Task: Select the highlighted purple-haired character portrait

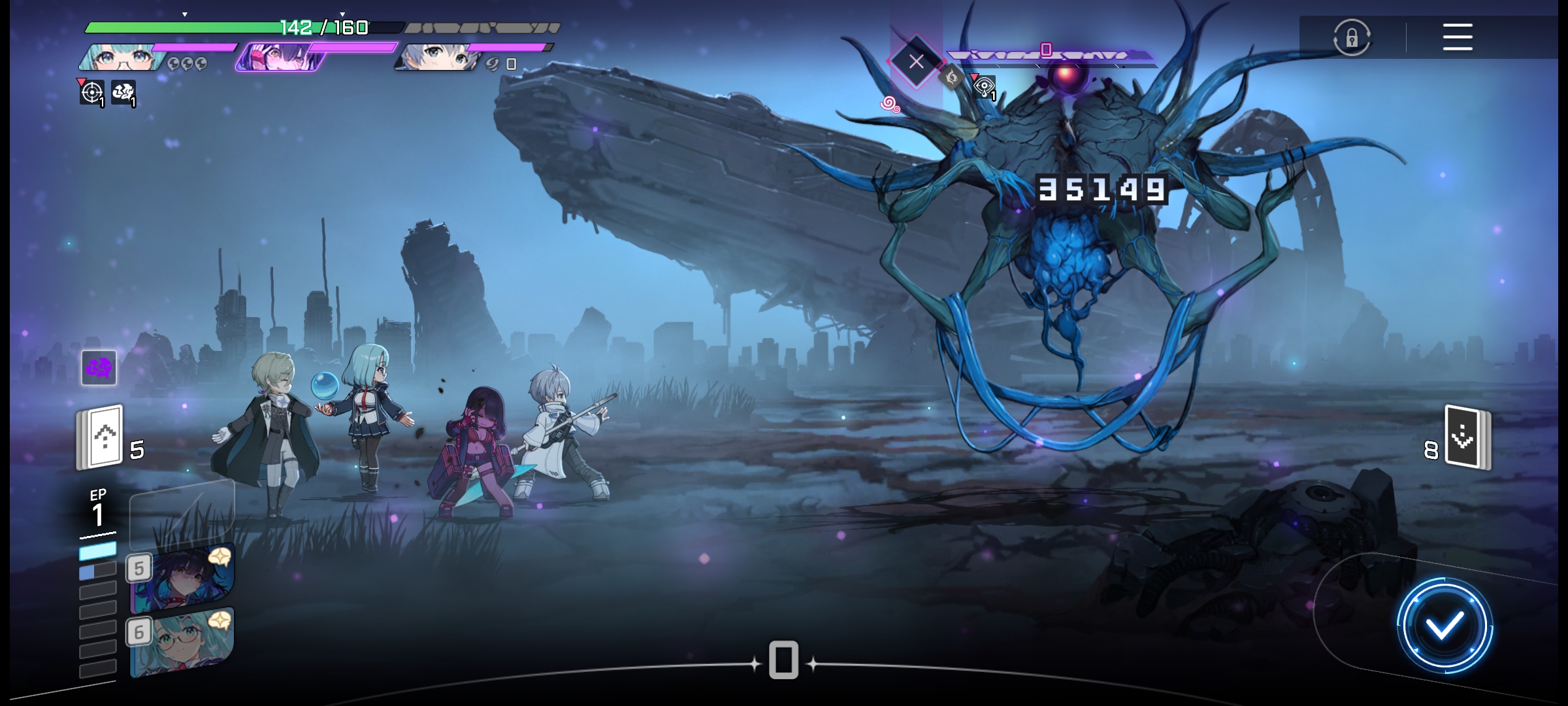Action: pyautogui.click(x=281, y=58)
